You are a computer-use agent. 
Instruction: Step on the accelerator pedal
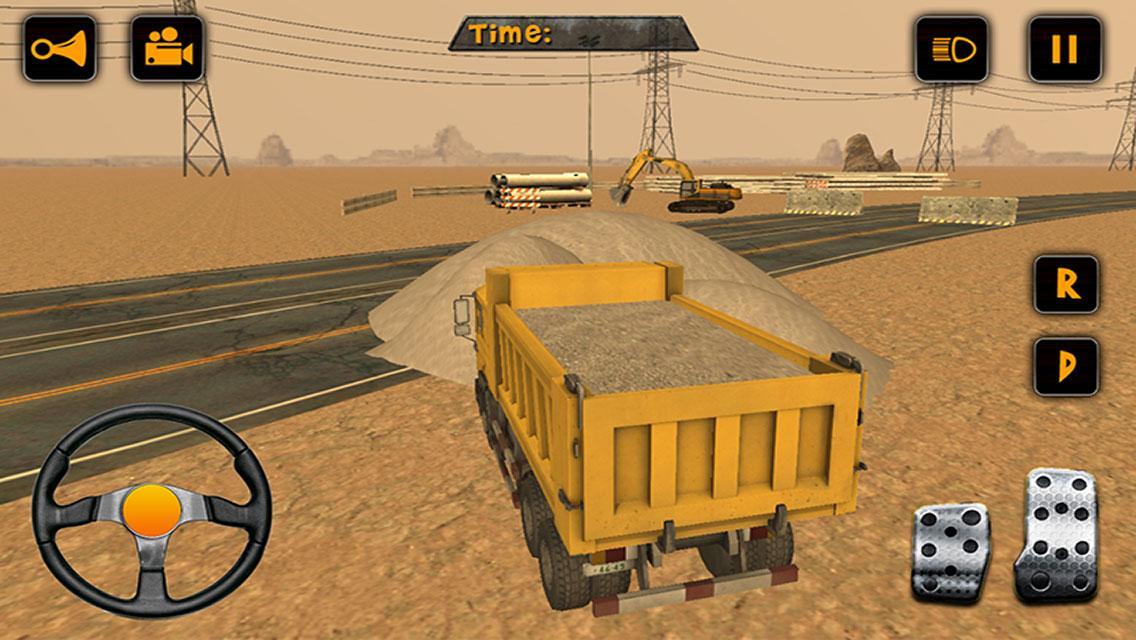[x=1056, y=533]
